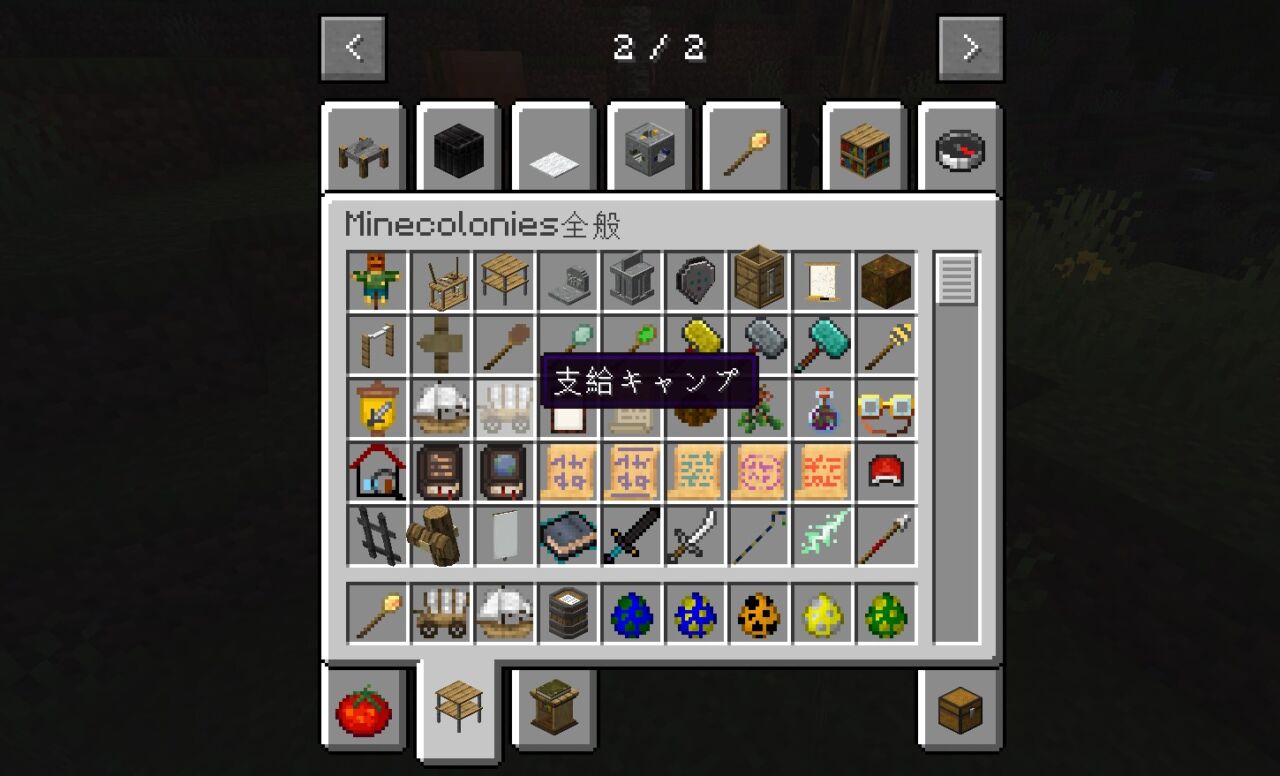
Task: Grab the golden build tool scepter
Action: point(377,613)
